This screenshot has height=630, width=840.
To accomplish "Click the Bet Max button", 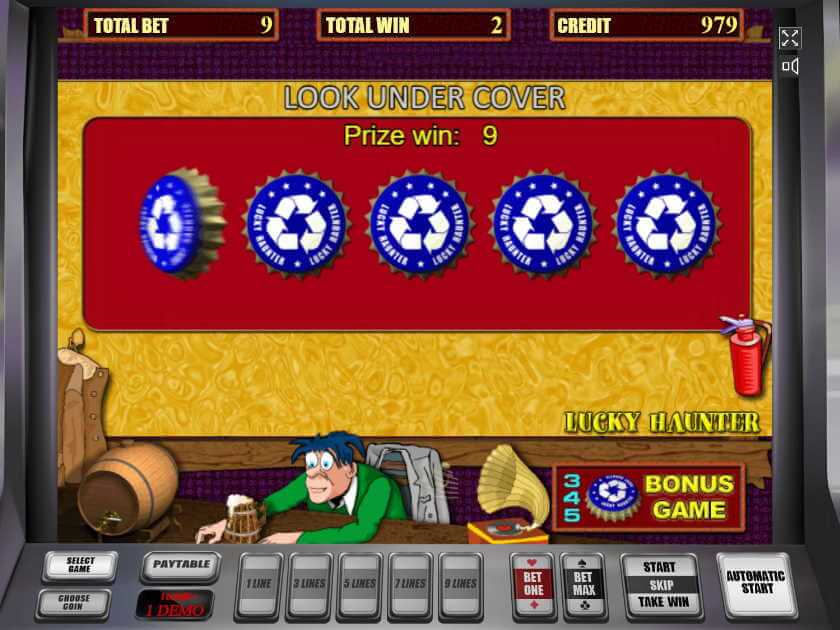I will pos(583,584).
